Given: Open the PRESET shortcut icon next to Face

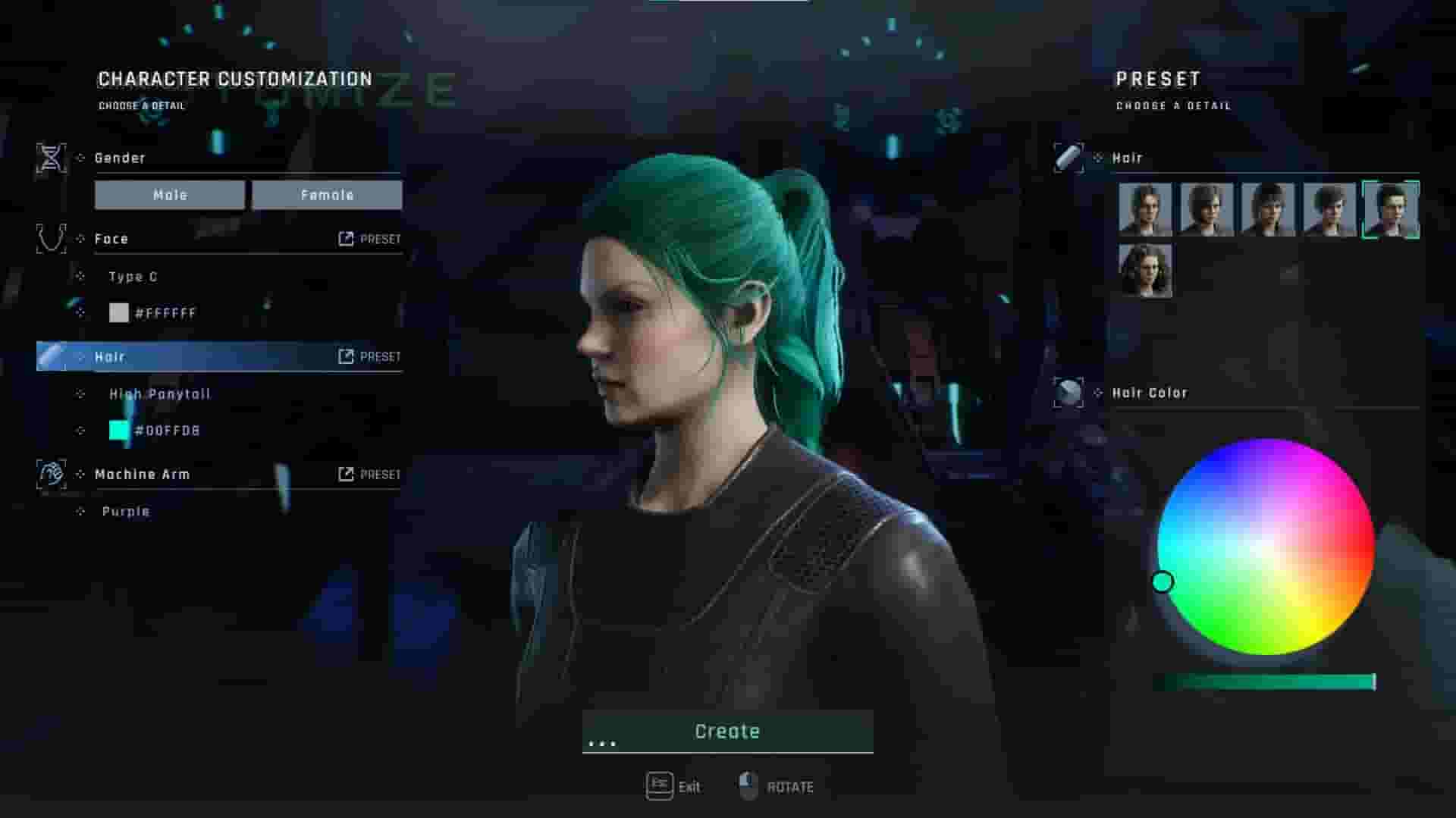Looking at the screenshot, I should [347, 238].
